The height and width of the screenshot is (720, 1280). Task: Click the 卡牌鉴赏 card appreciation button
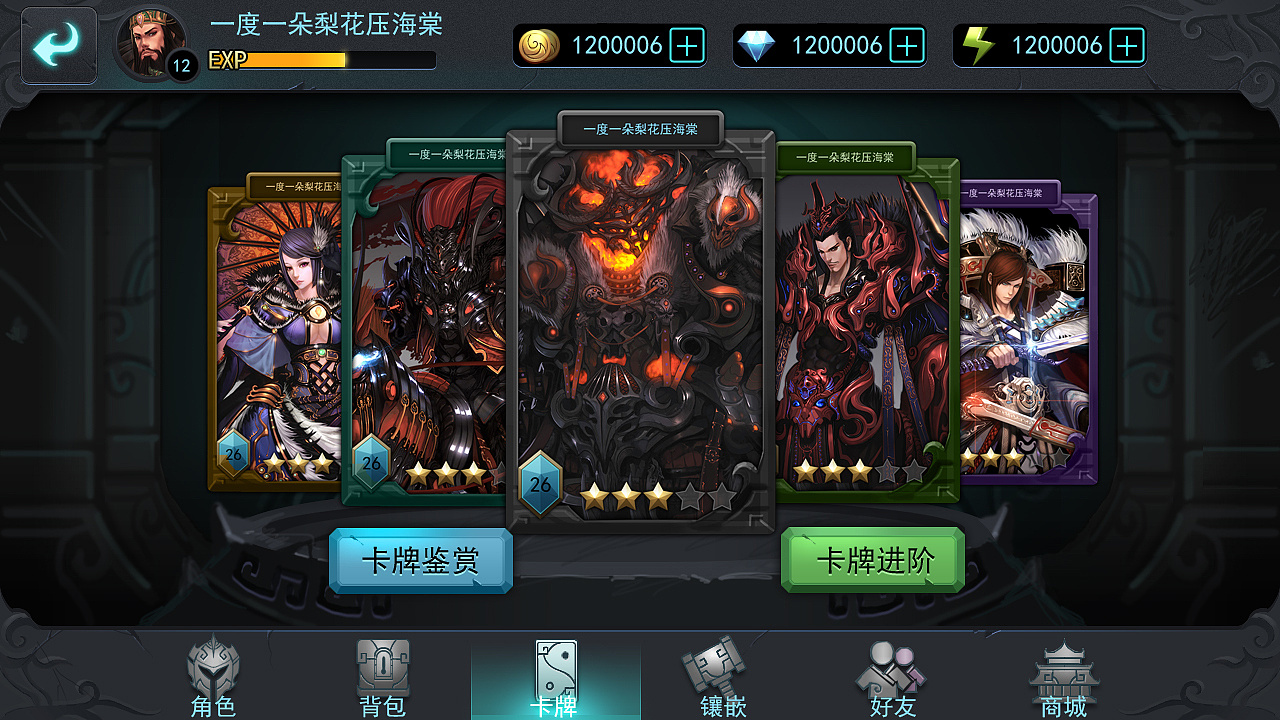coord(420,561)
